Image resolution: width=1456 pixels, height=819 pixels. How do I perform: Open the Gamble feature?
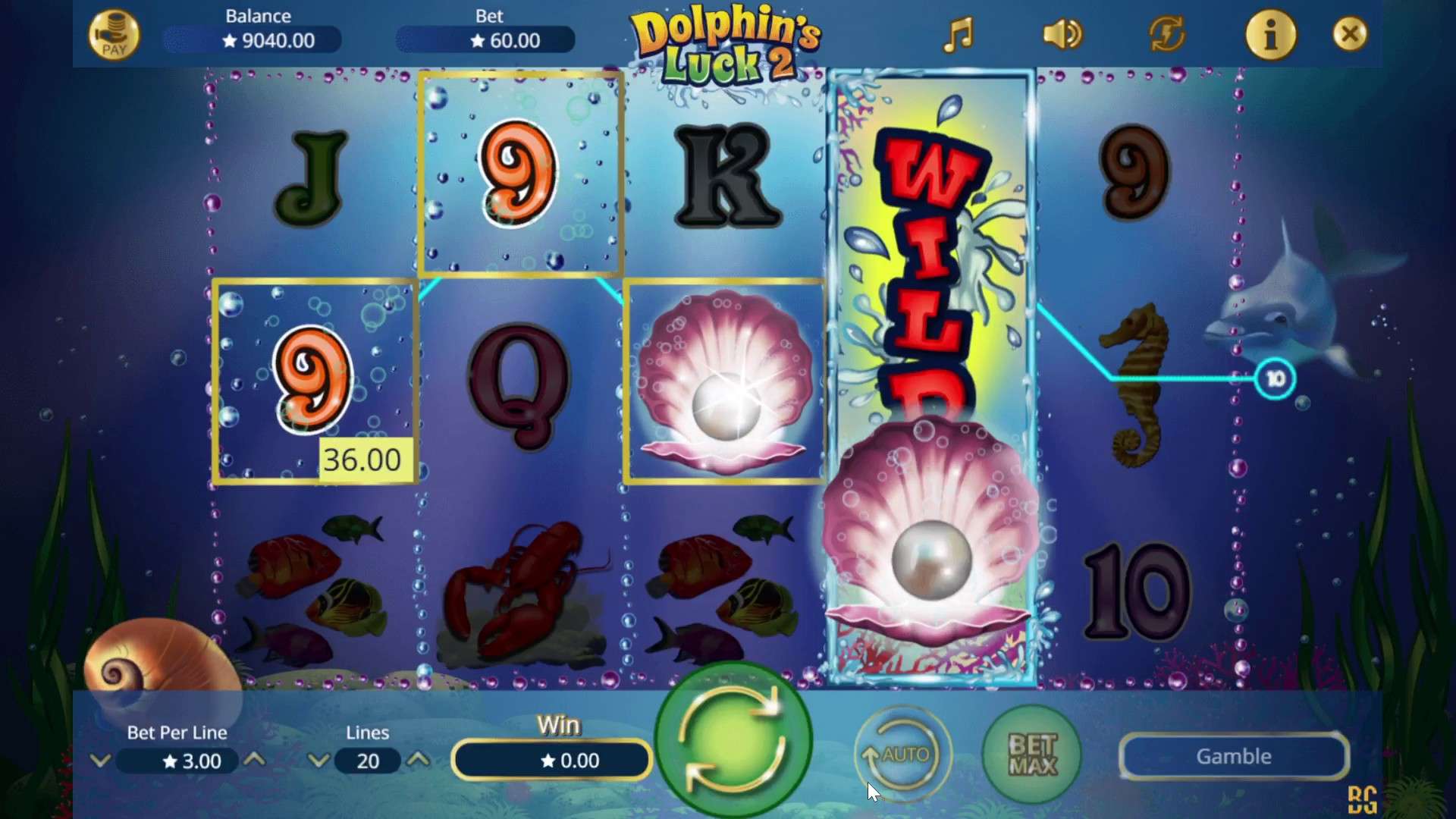pyautogui.click(x=1233, y=756)
